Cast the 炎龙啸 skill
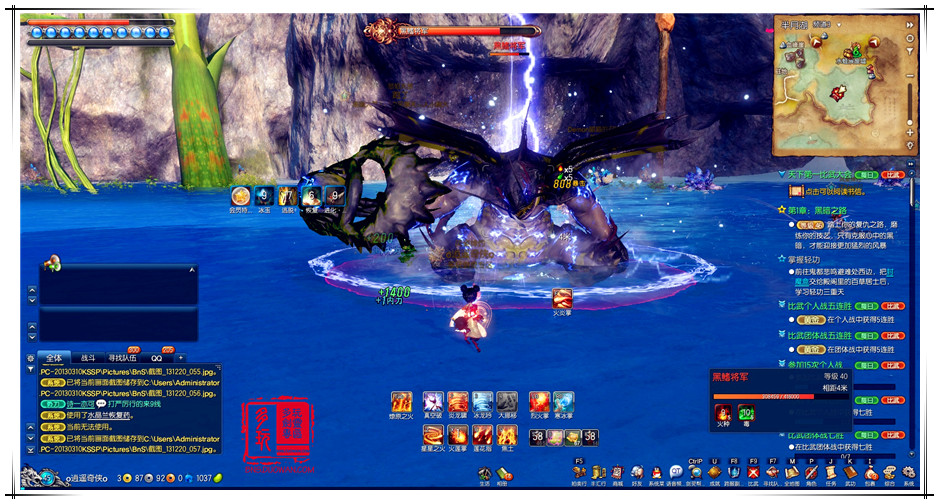Viewport: 939px width, 504px height. (x=458, y=402)
